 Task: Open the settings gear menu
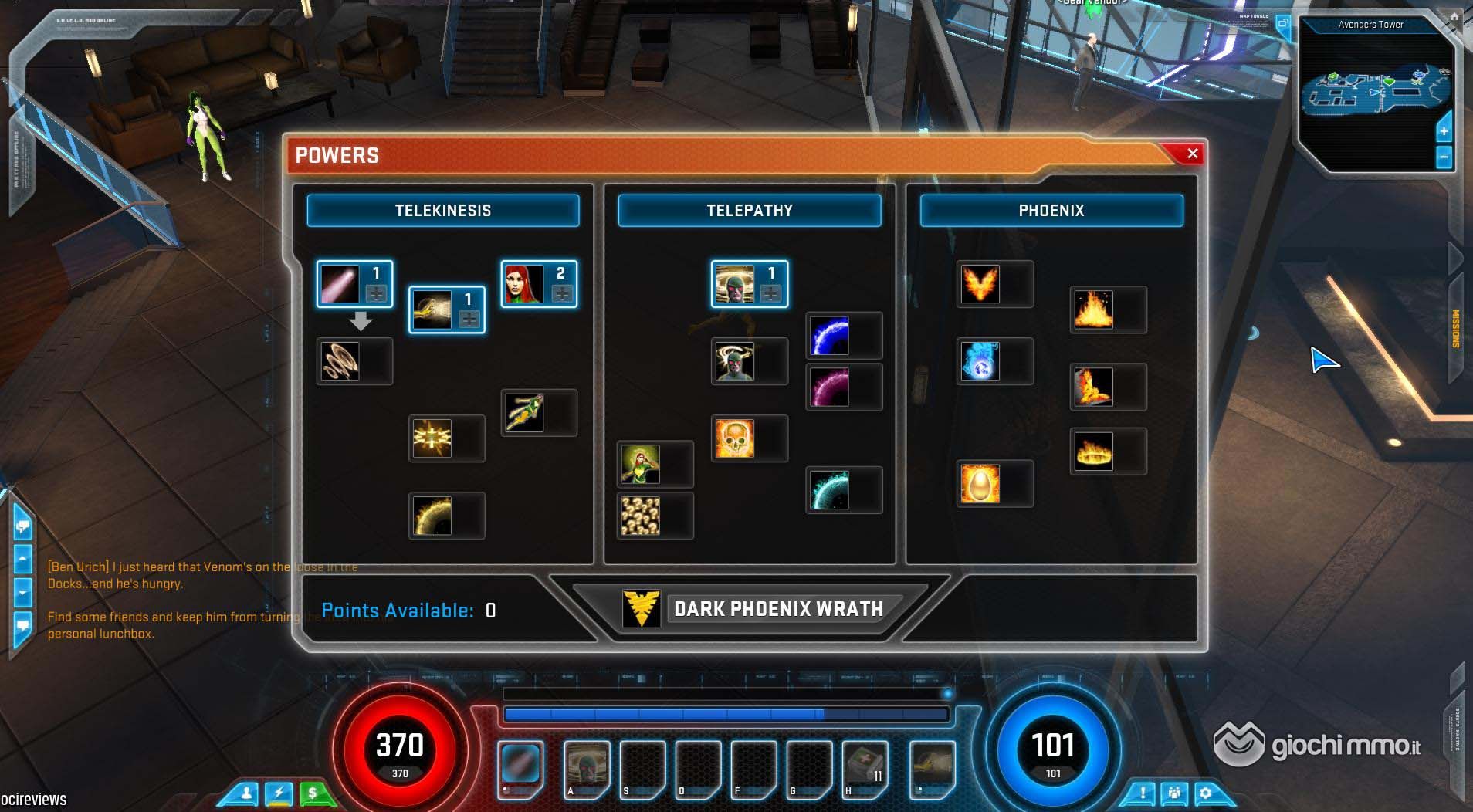pyautogui.click(x=1206, y=793)
